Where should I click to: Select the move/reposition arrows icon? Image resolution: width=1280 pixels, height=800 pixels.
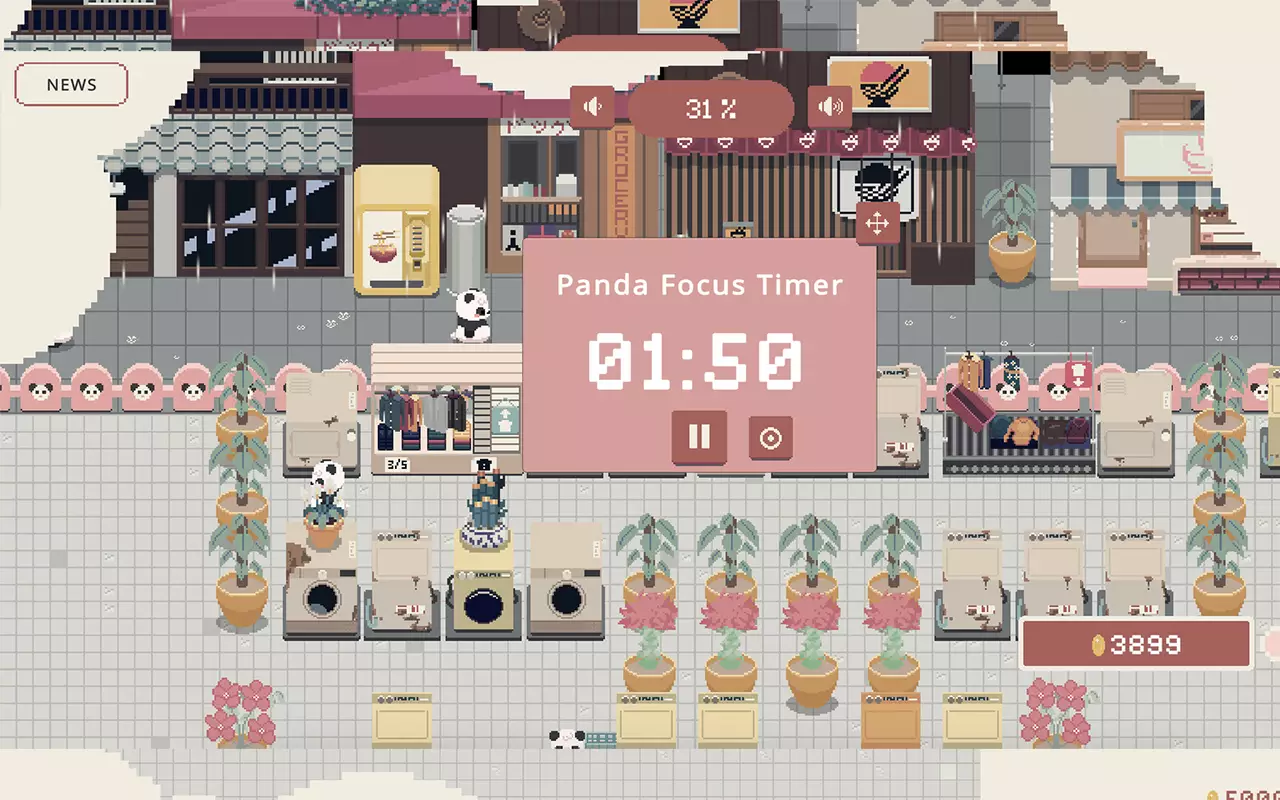pyautogui.click(x=878, y=222)
